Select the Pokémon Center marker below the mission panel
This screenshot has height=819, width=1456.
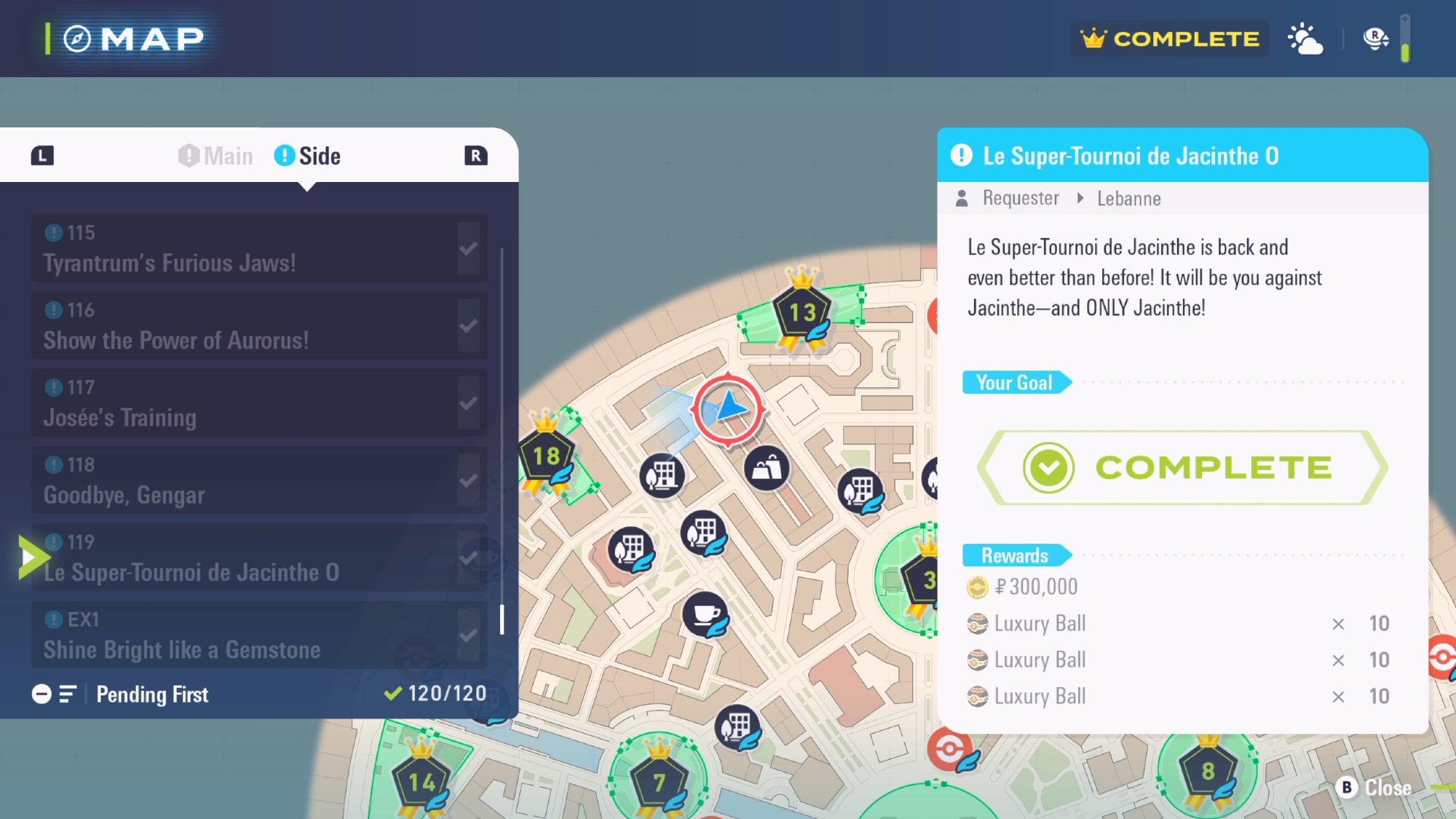click(949, 749)
